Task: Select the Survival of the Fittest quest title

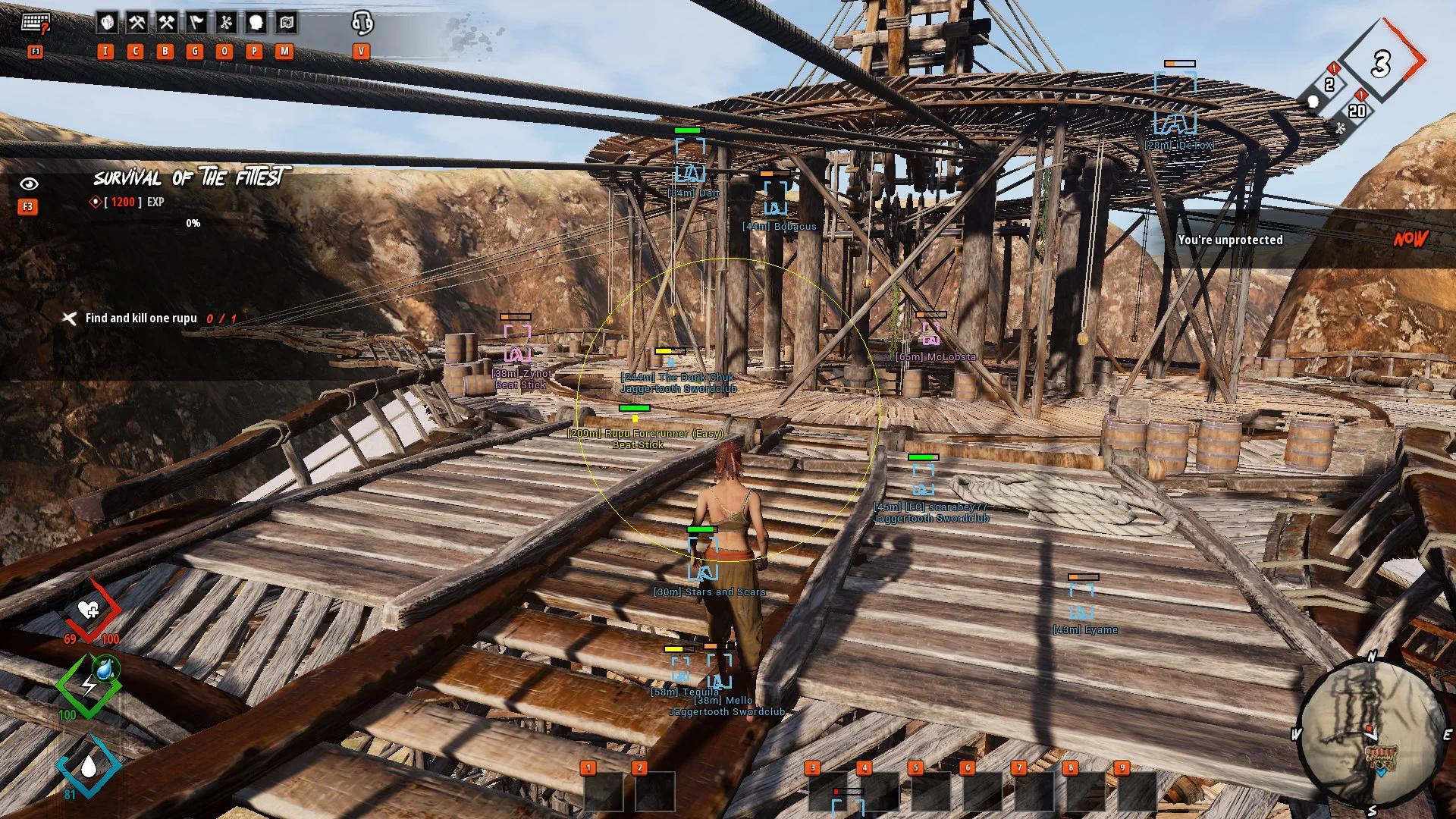Action: coord(188,178)
